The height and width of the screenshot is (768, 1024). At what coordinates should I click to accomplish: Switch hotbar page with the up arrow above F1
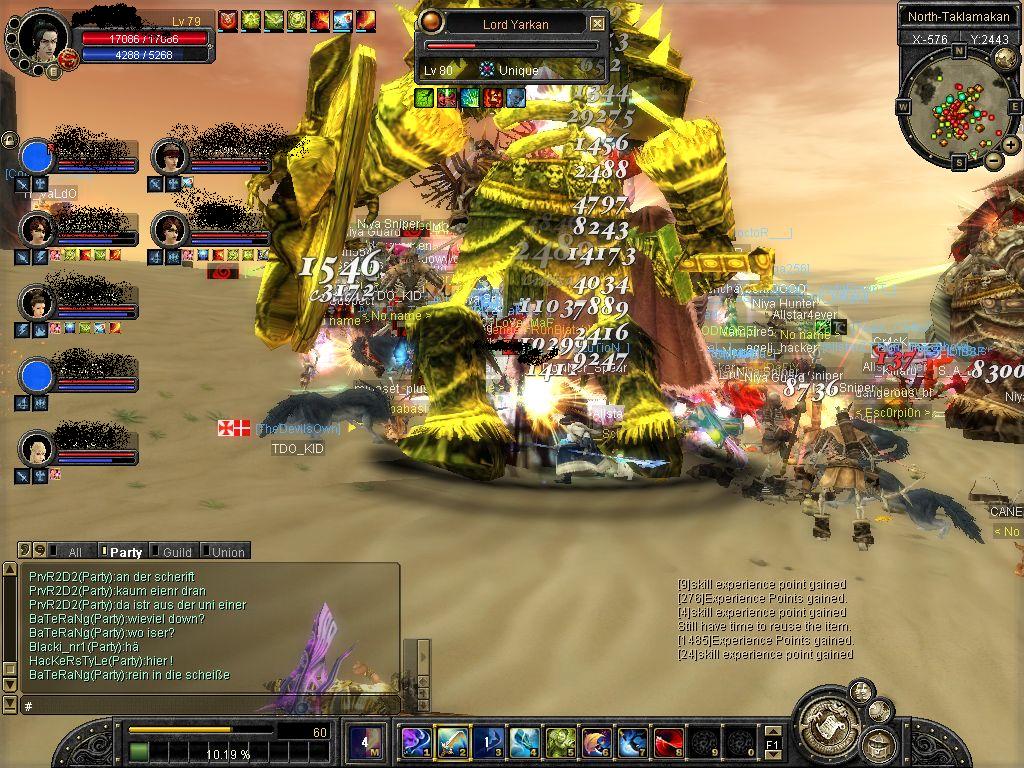772,731
